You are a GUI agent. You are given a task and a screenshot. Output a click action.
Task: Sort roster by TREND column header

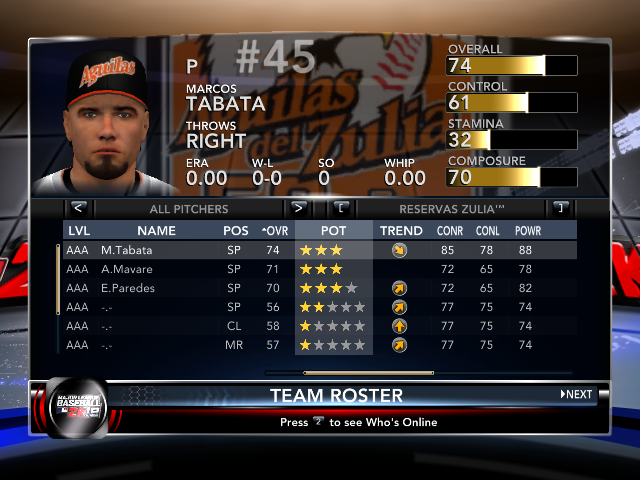pos(401,231)
